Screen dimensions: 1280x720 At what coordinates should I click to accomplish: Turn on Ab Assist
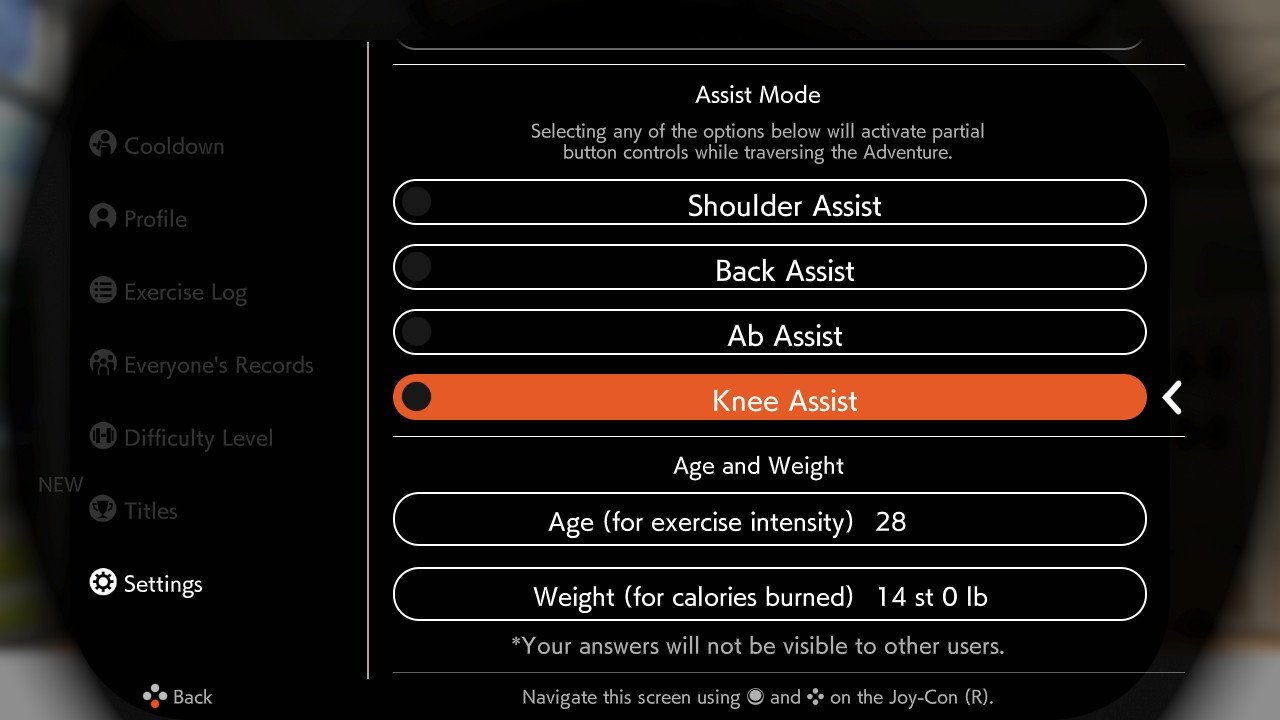(769, 333)
